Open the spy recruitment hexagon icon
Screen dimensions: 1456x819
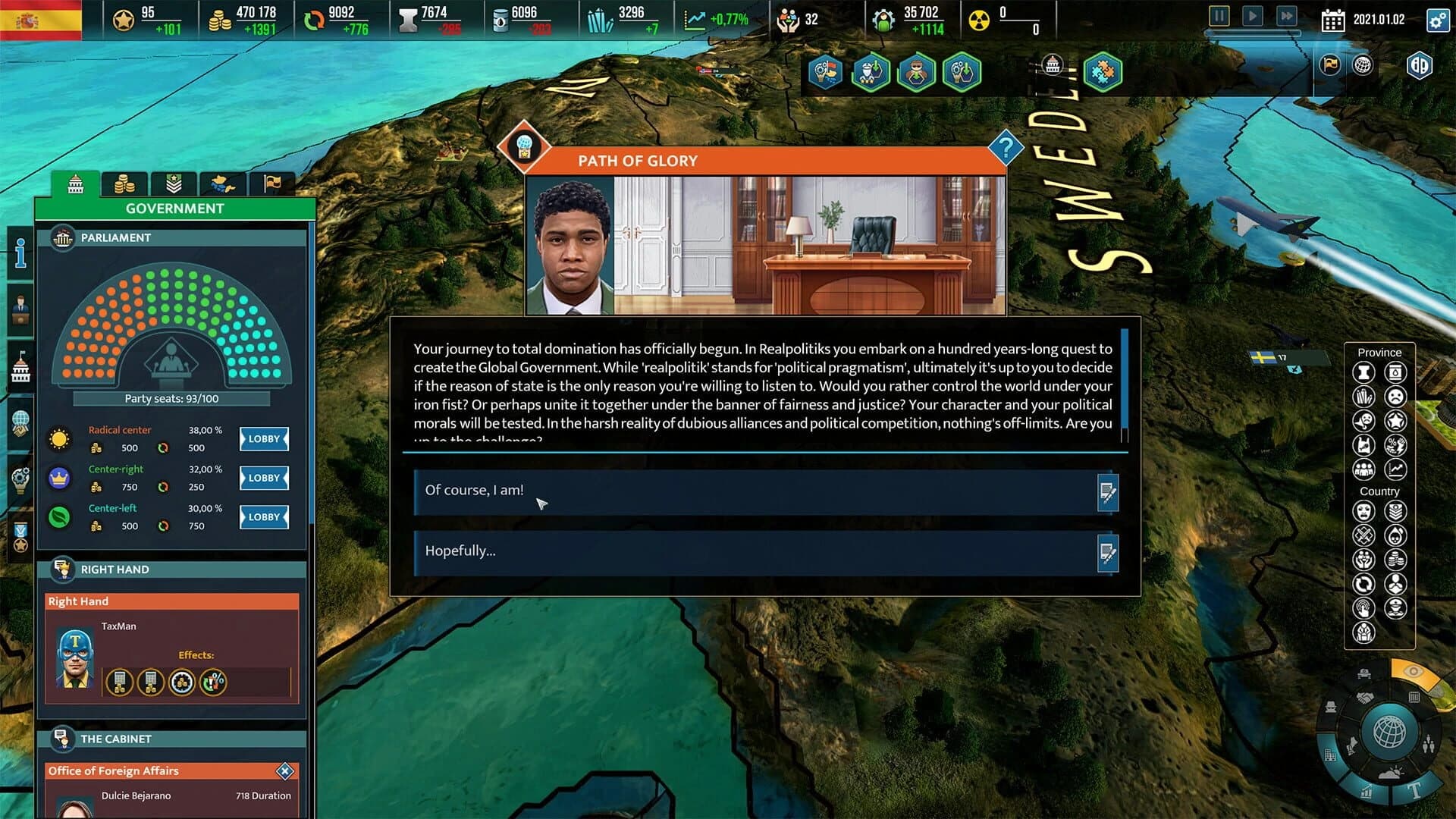(916, 72)
